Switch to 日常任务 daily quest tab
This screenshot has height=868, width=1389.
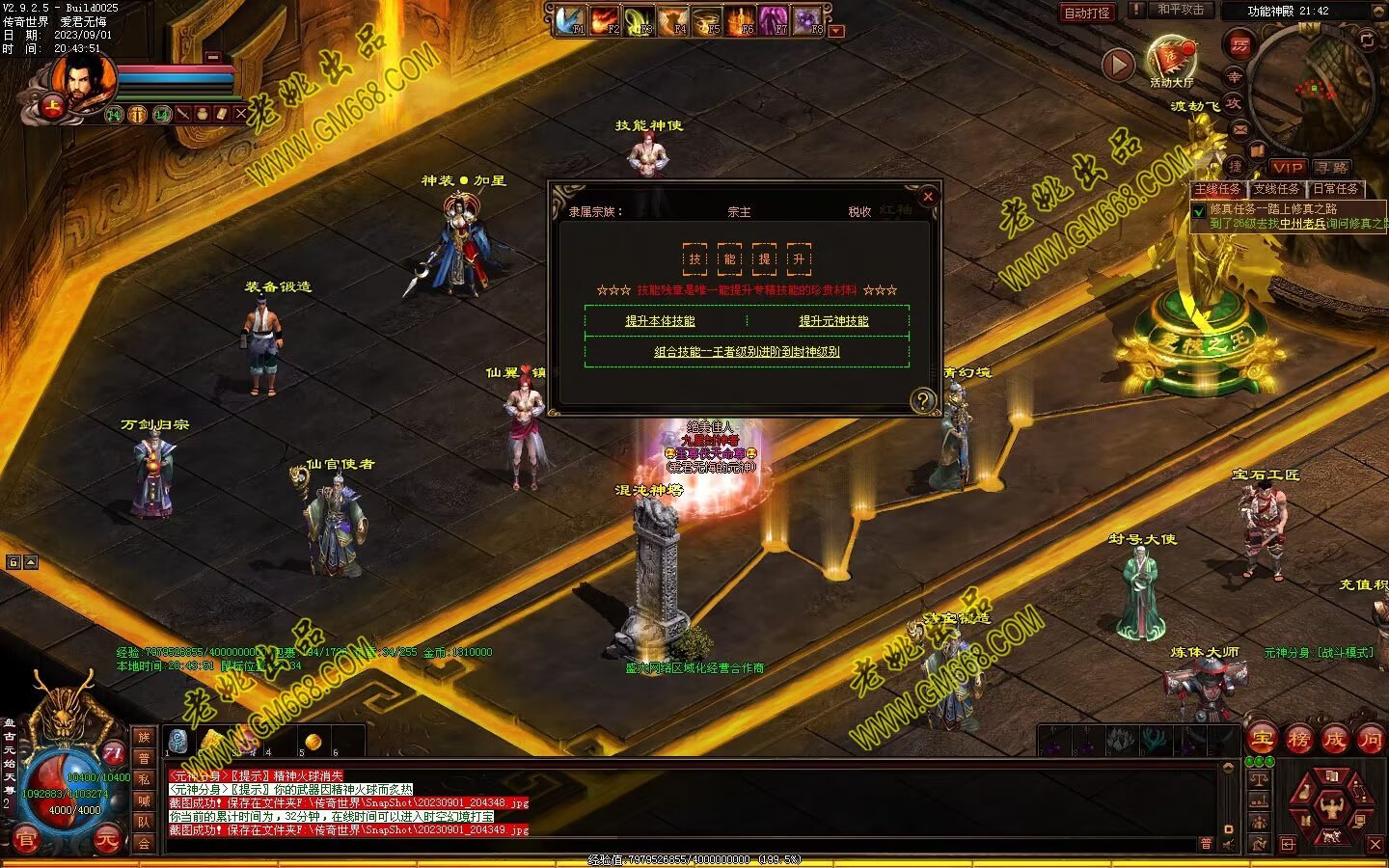(x=1335, y=189)
